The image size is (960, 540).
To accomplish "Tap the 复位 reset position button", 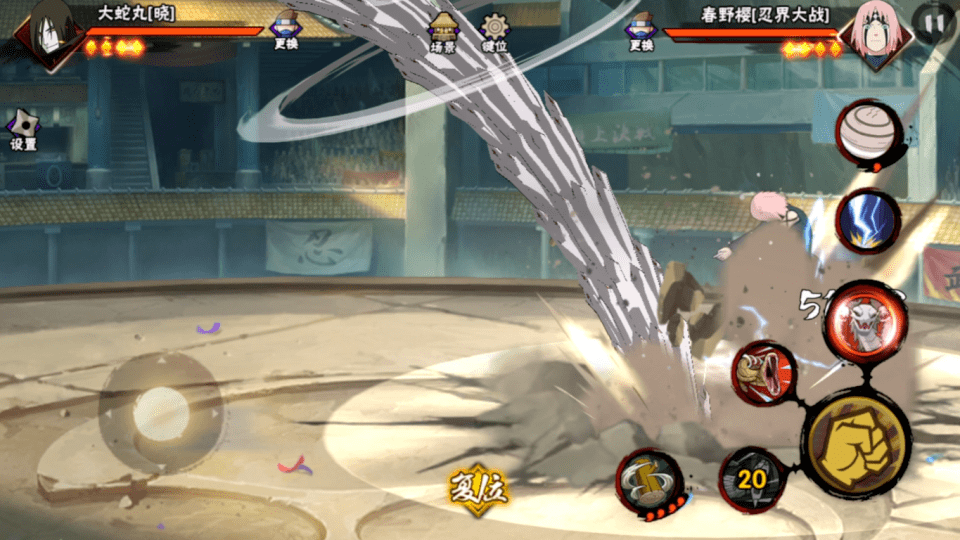I will tap(479, 489).
